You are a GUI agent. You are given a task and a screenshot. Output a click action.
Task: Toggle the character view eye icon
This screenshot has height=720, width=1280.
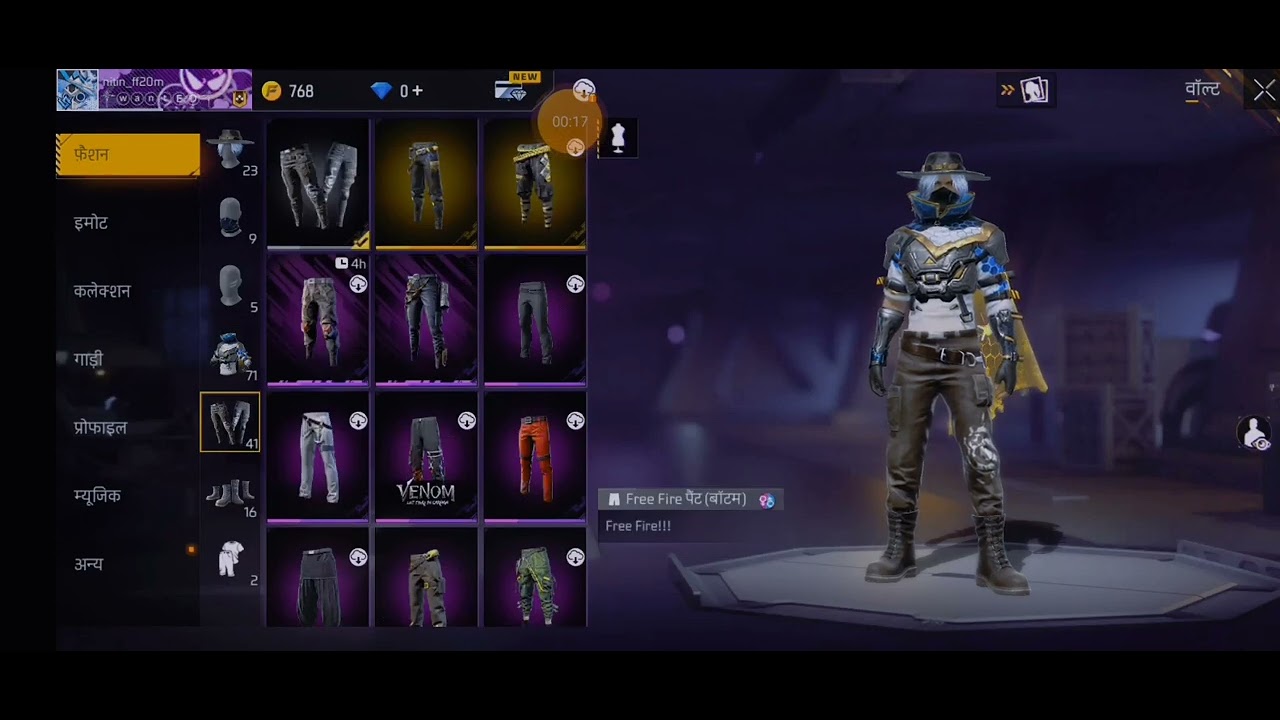click(x=1254, y=433)
